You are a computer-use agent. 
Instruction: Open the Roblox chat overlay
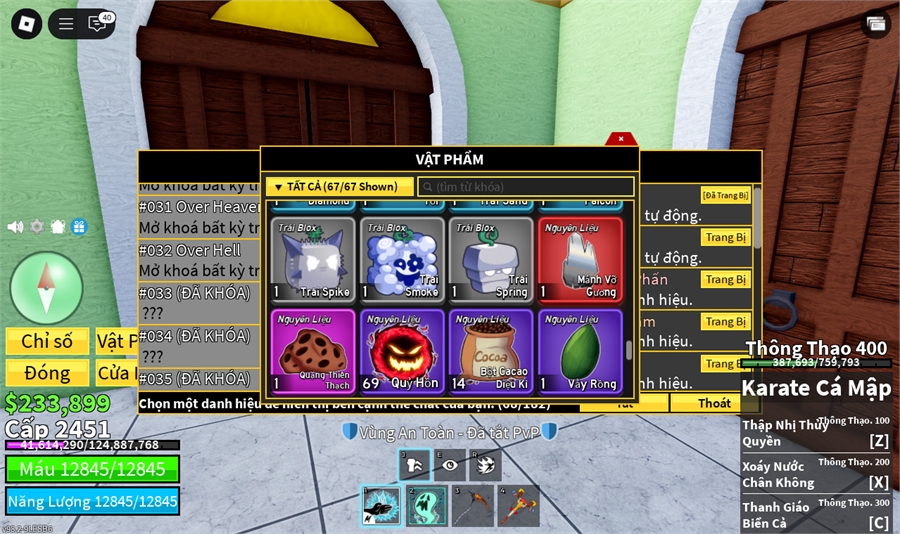(98, 24)
